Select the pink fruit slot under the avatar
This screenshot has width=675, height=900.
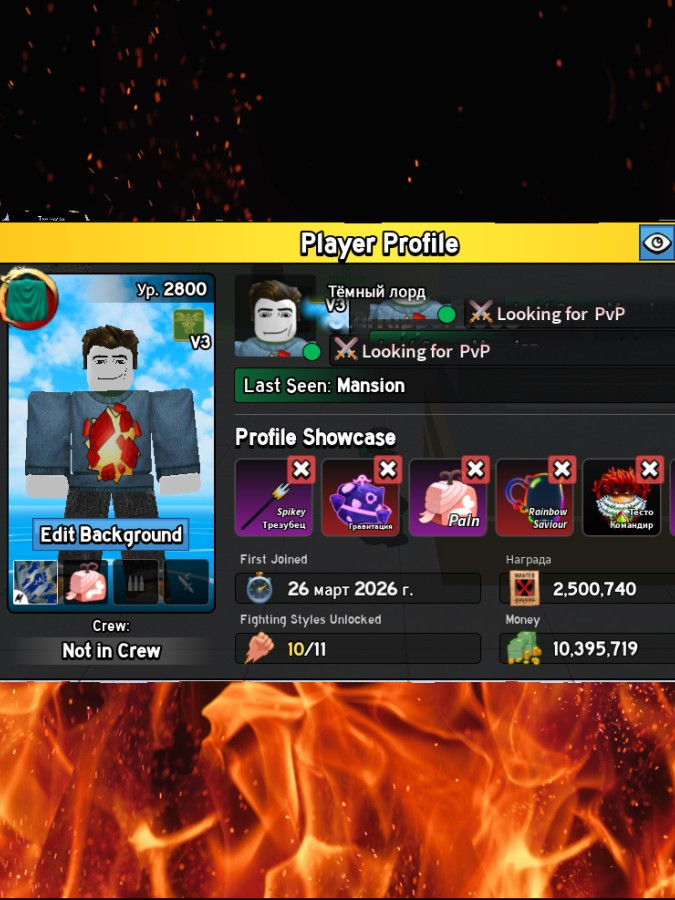87,583
